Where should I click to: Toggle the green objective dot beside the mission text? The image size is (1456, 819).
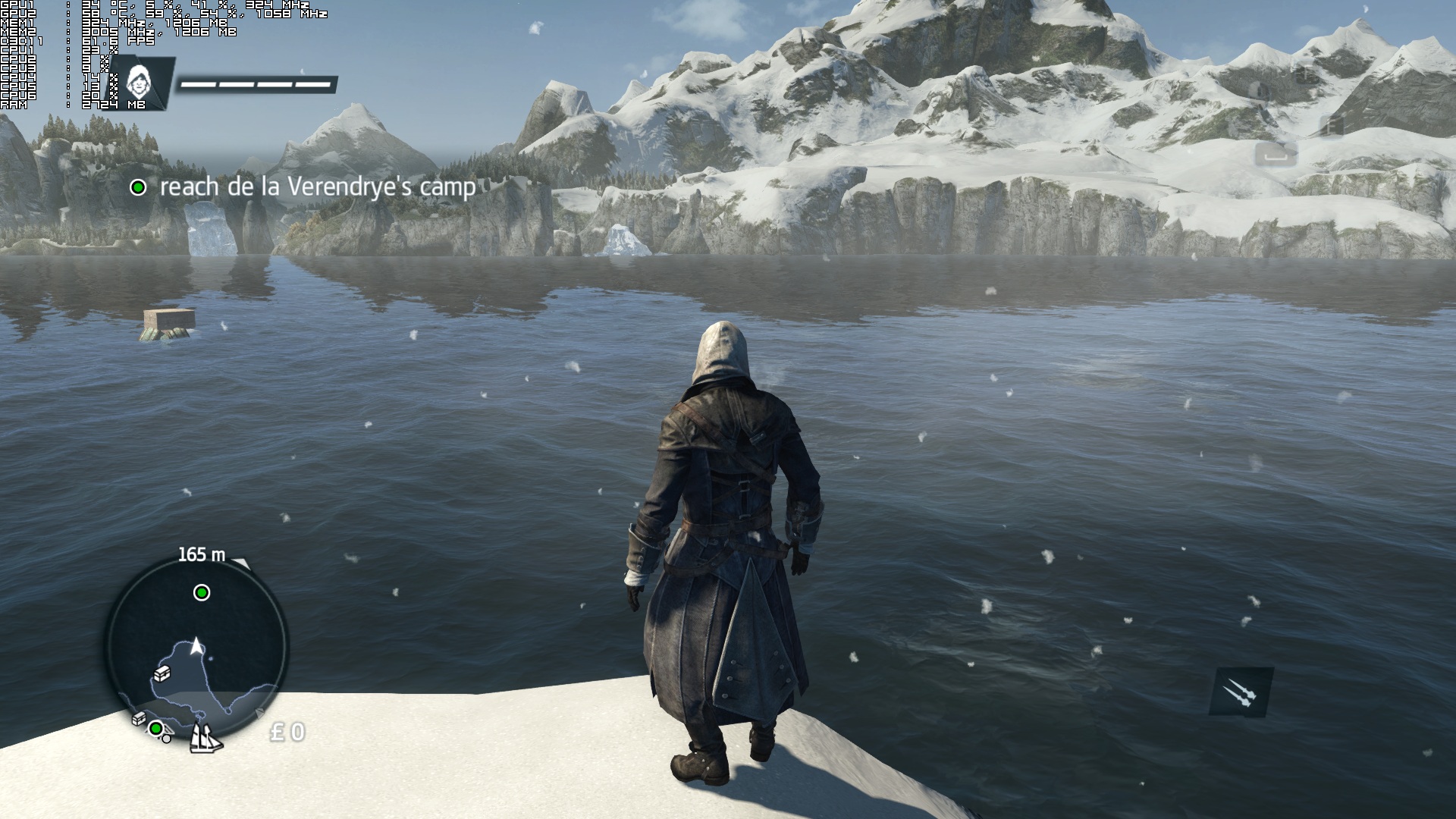pyautogui.click(x=140, y=187)
